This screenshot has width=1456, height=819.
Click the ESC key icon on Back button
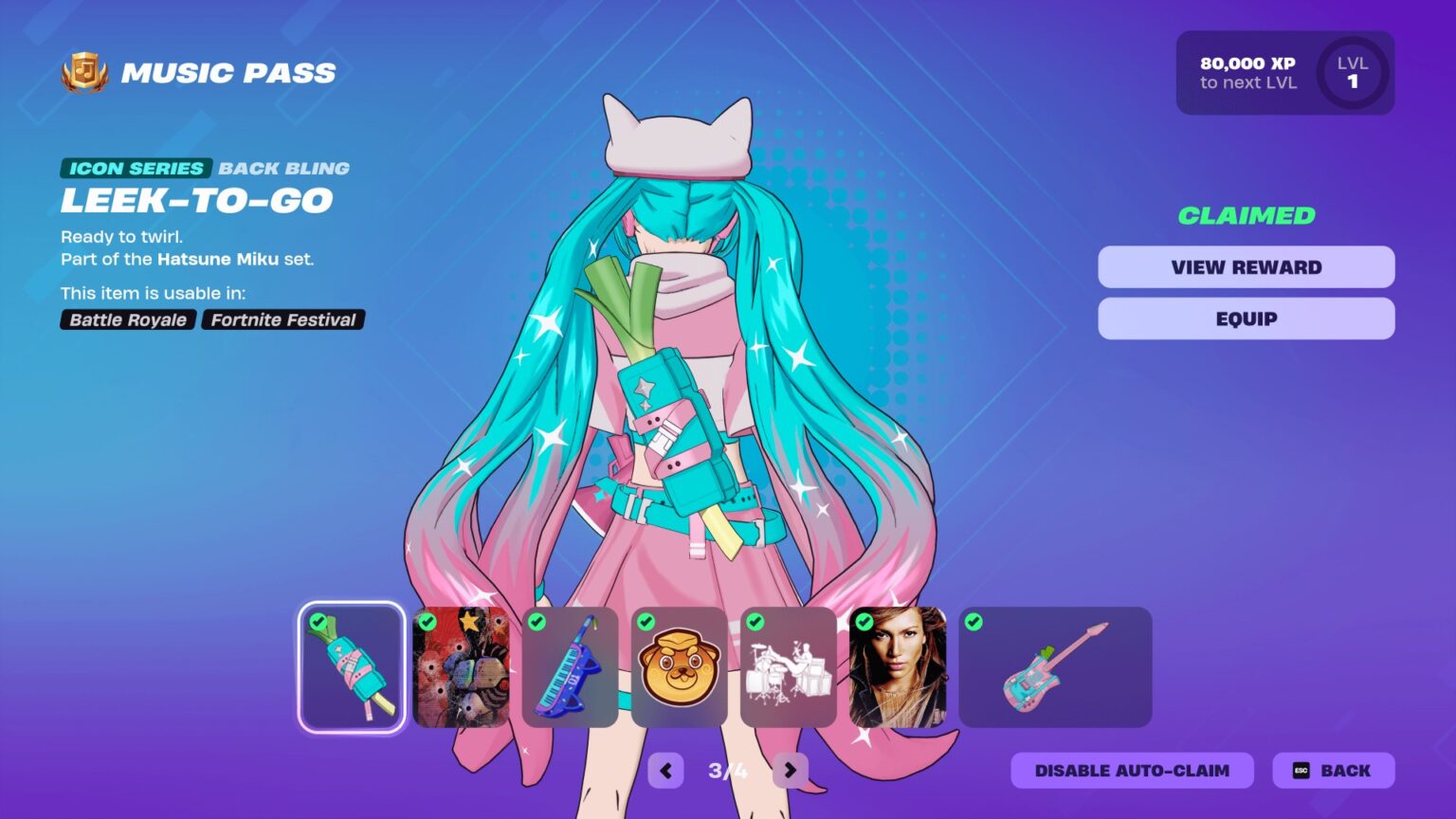point(1301,770)
